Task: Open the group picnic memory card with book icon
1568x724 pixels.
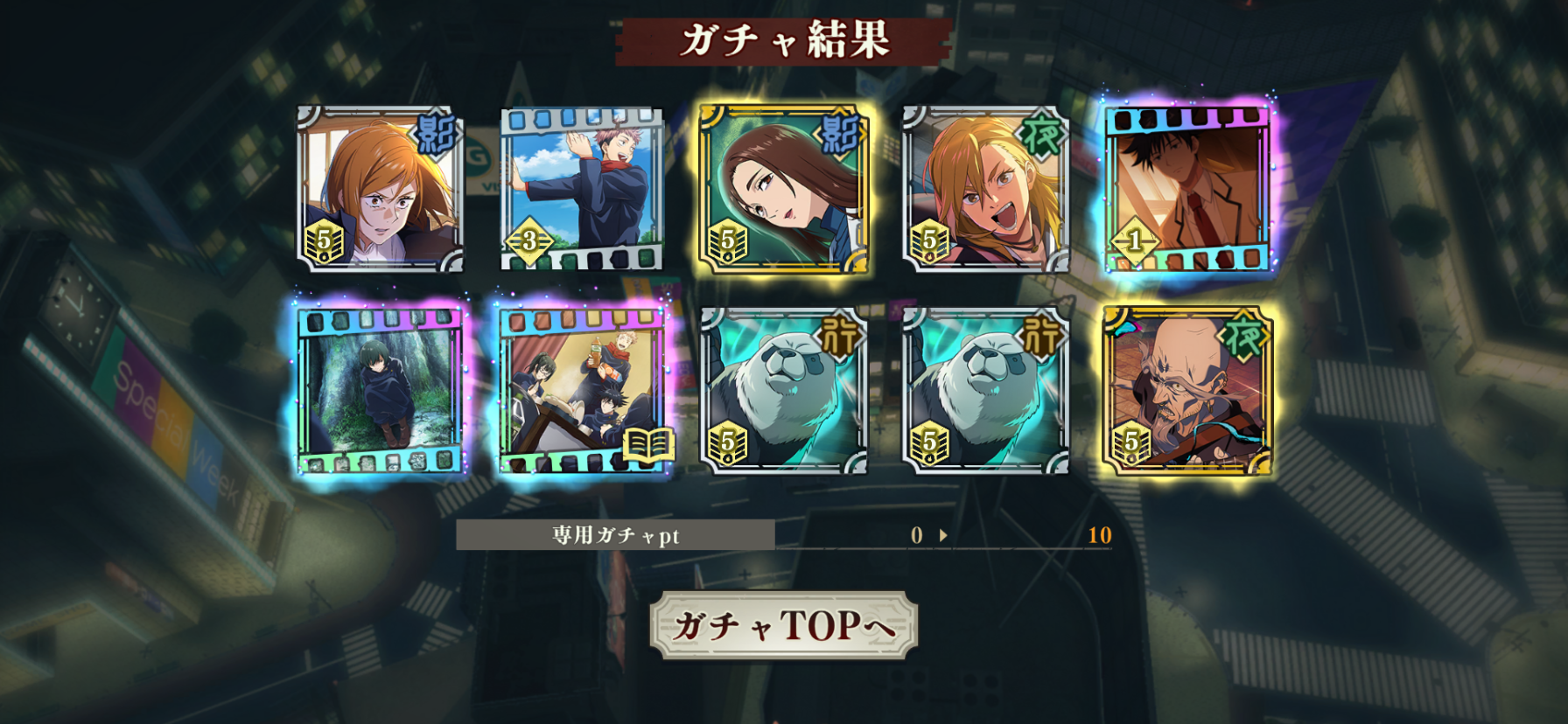Action: point(582,390)
